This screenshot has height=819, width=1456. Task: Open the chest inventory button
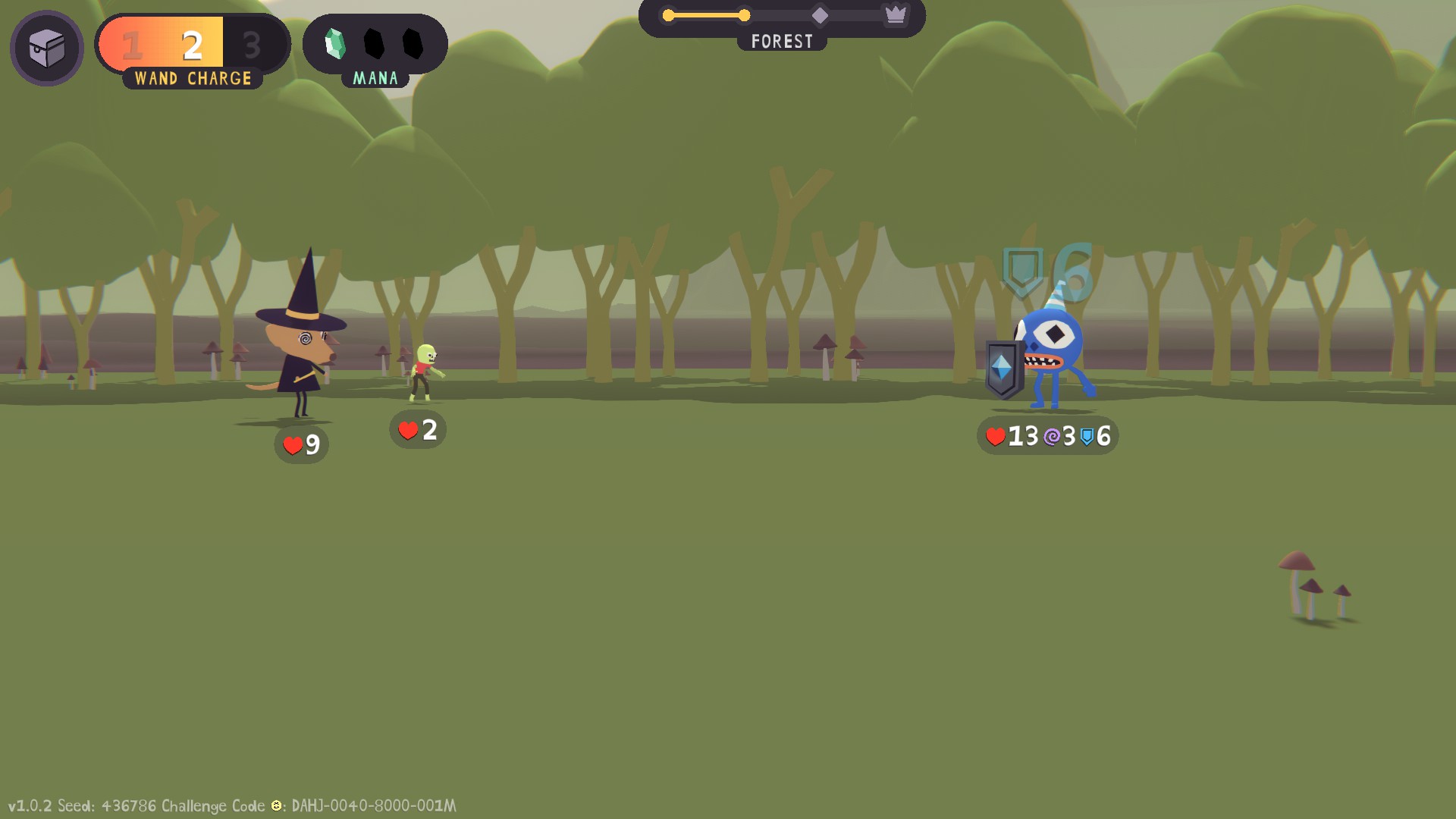(x=47, y=49)
